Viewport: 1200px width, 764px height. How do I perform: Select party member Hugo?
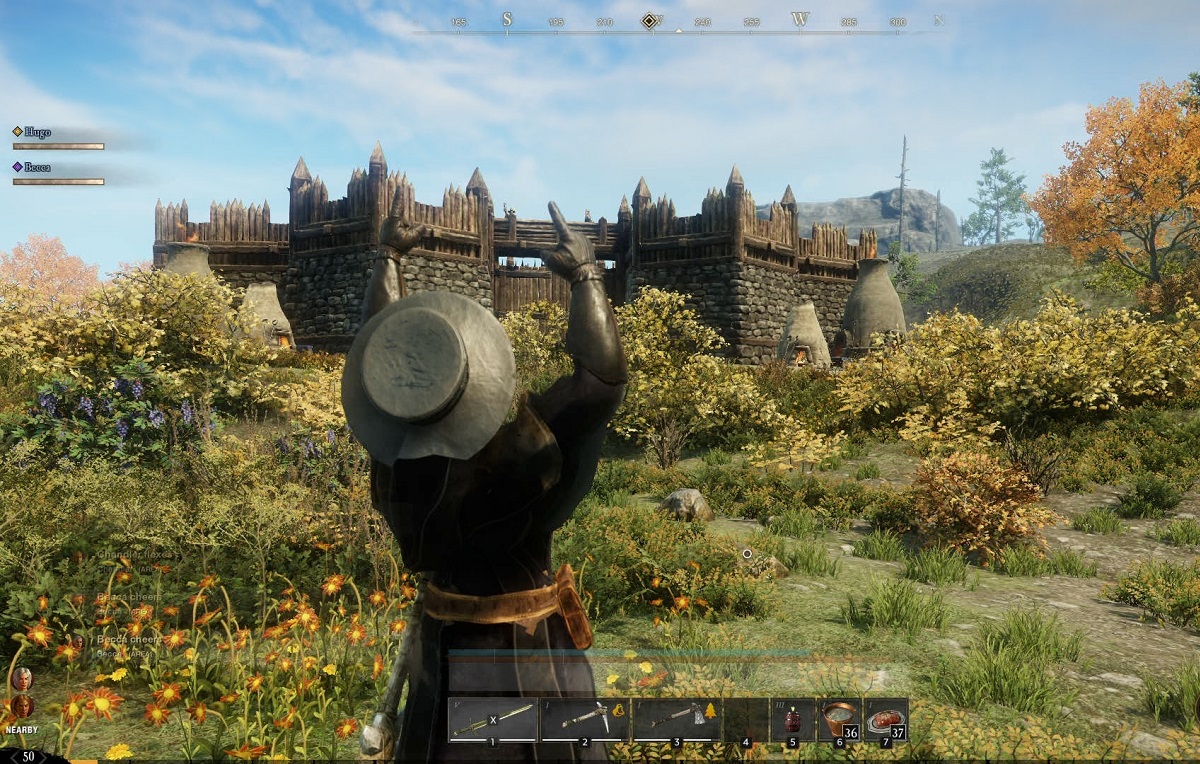point(38,132)
